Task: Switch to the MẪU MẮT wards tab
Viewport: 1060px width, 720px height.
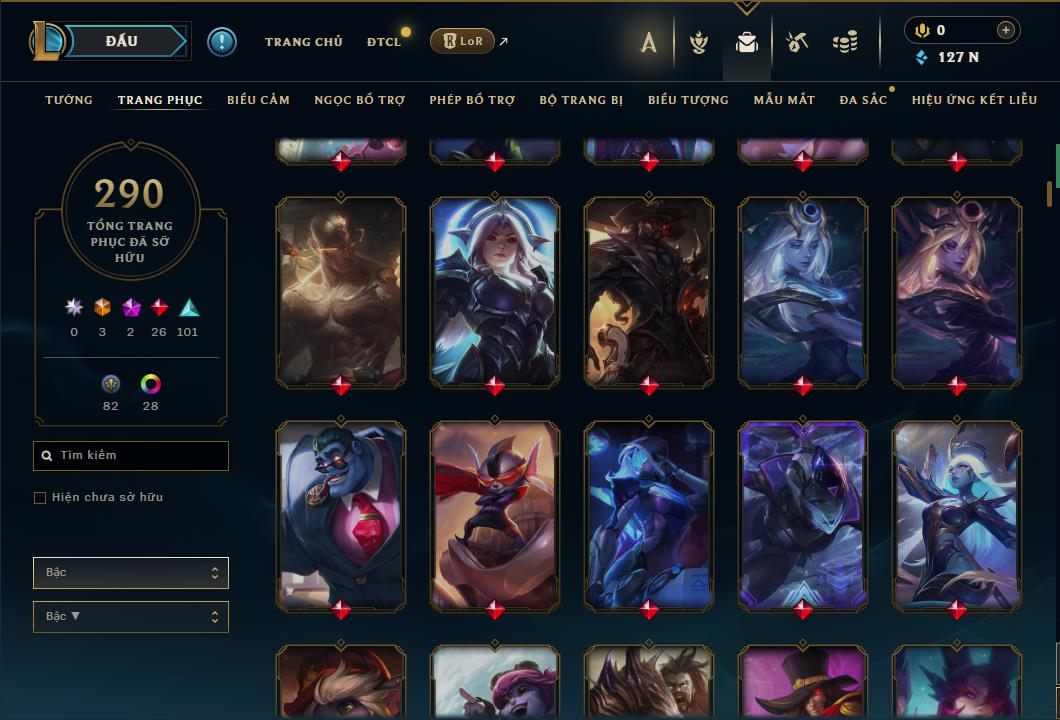Action: 784,100
